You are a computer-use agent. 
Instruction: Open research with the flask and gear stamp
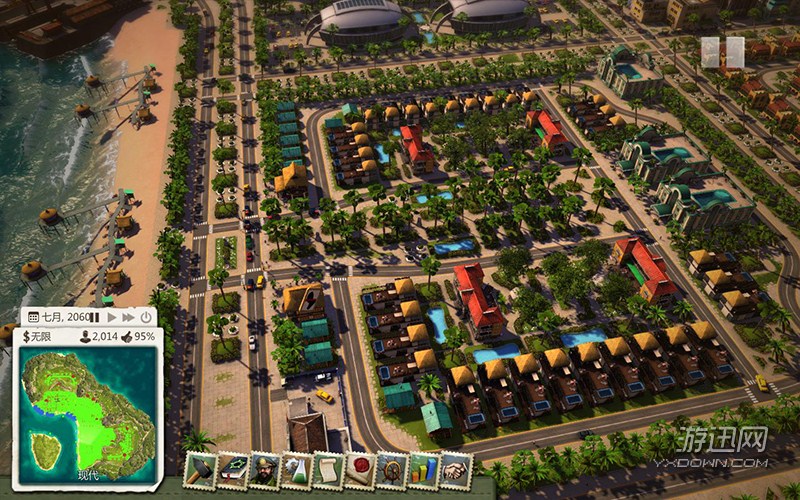pos(298,469)
